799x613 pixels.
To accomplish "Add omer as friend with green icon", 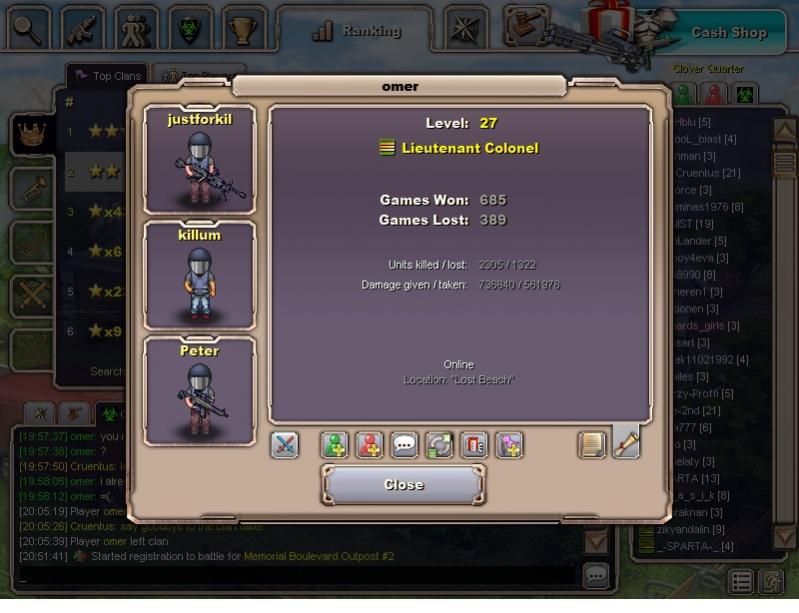I will (x=335, y=445).
